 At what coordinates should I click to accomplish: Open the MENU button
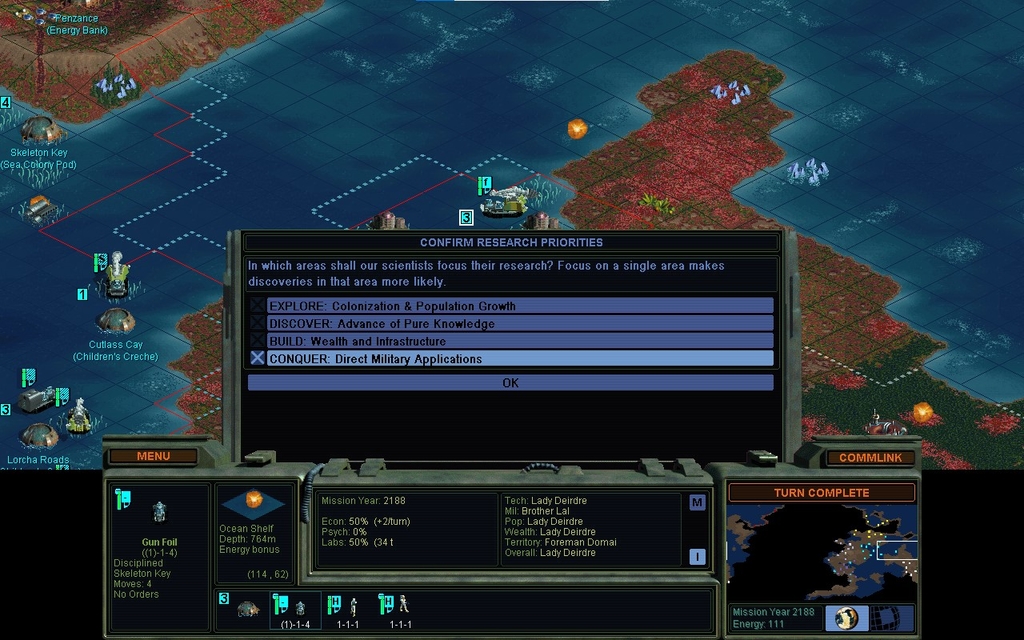[153, 457]
